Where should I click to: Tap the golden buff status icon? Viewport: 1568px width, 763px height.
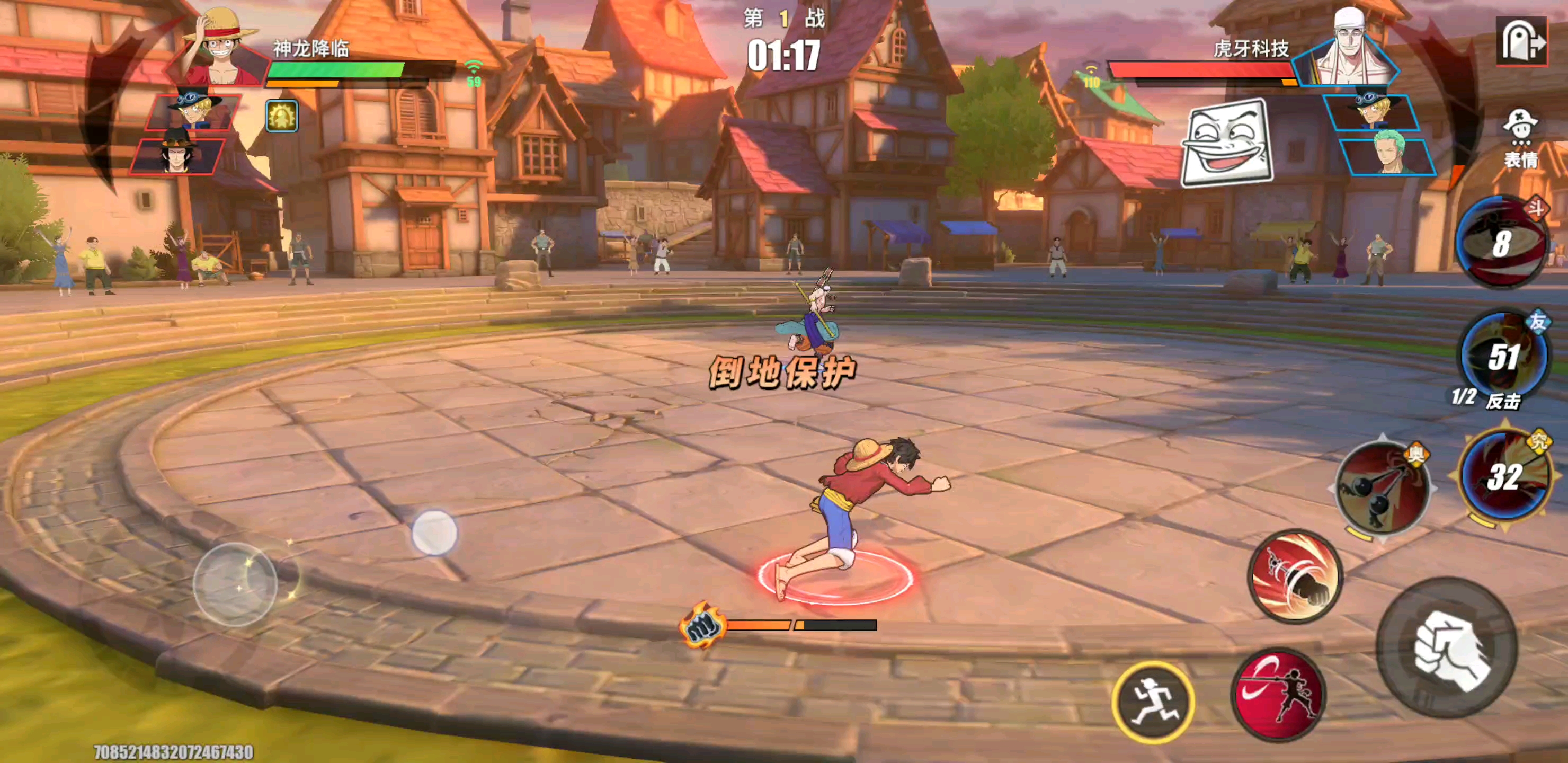282,116
